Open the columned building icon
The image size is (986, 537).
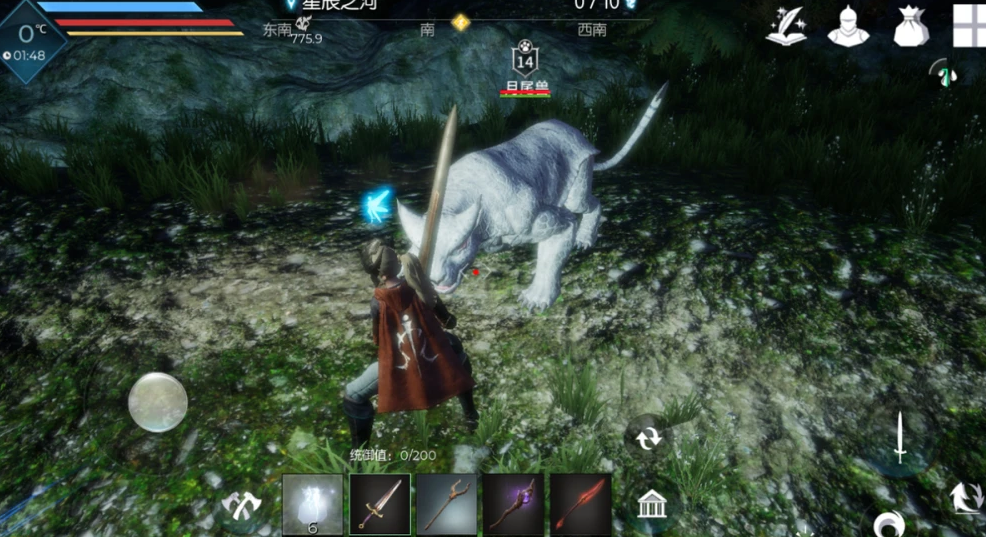point(652,505)
